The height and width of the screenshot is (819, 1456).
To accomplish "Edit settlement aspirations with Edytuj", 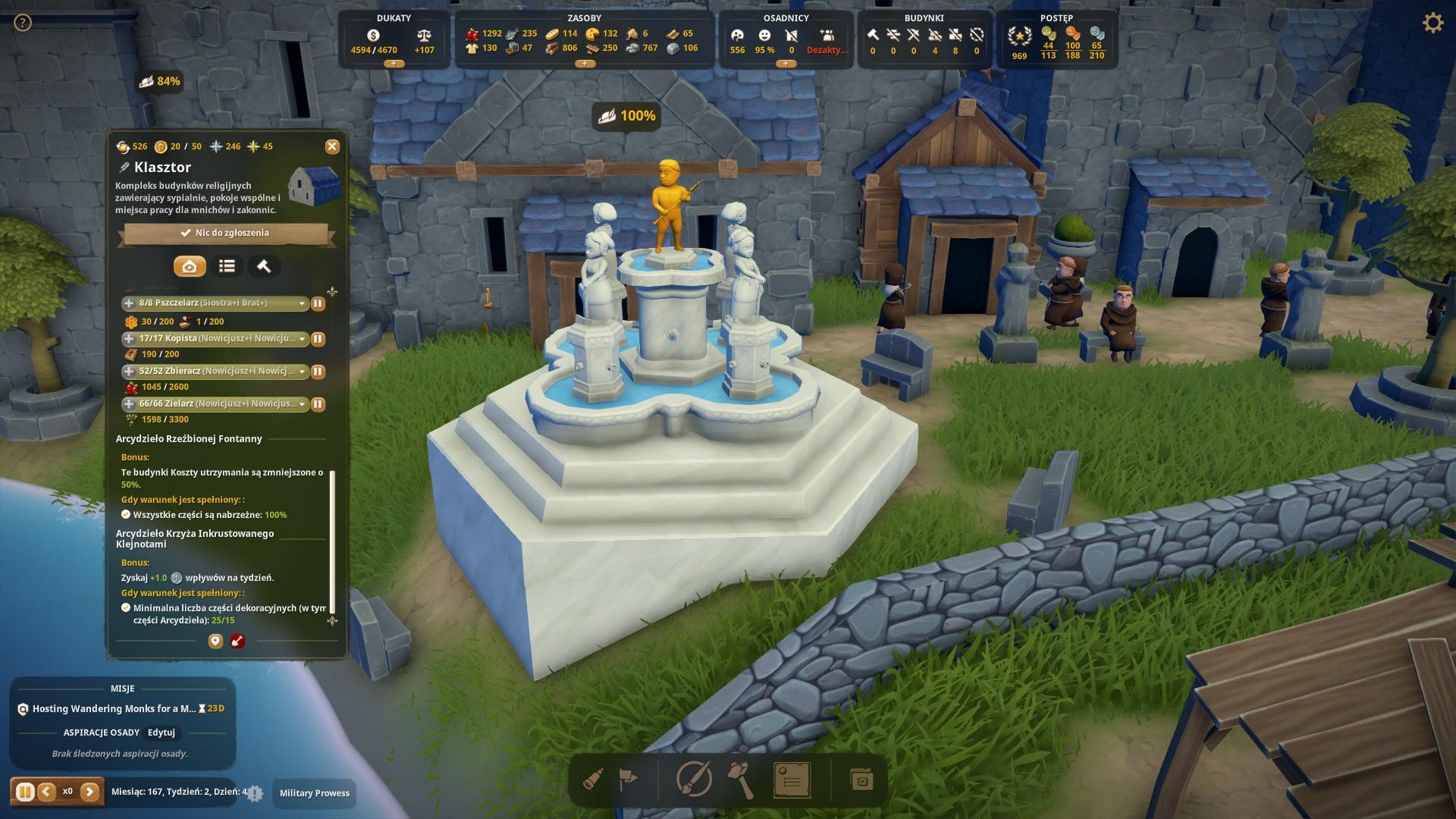I will coord(162,733).
